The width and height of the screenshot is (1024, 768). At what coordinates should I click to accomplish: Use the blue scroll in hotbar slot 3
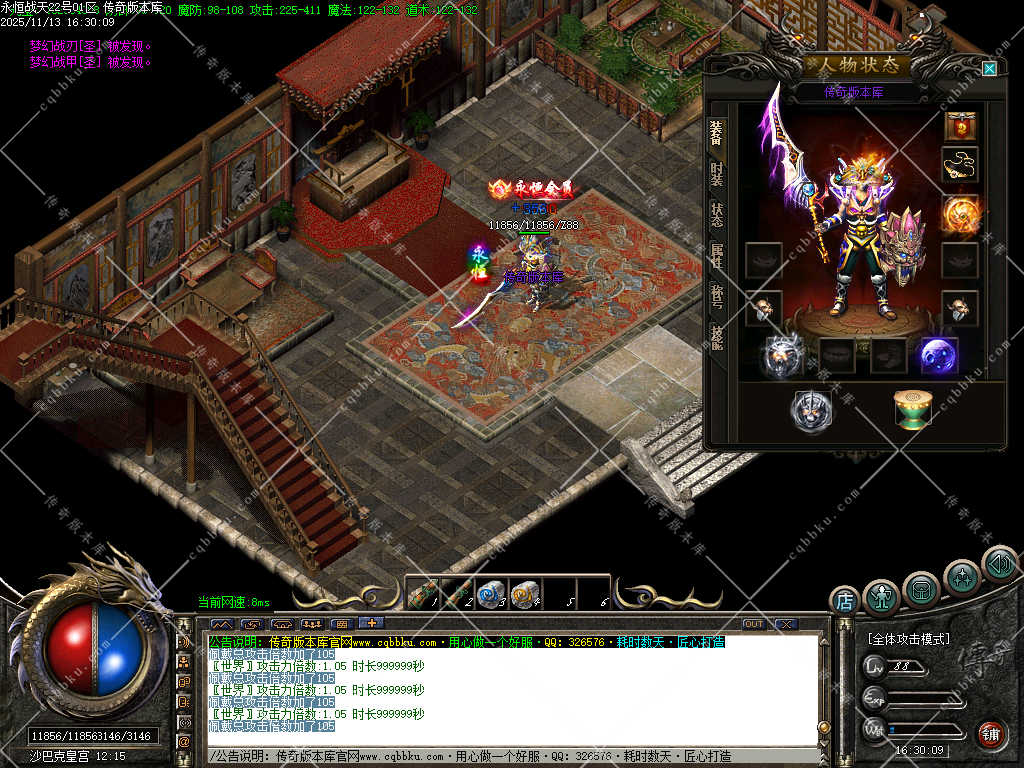488,594
